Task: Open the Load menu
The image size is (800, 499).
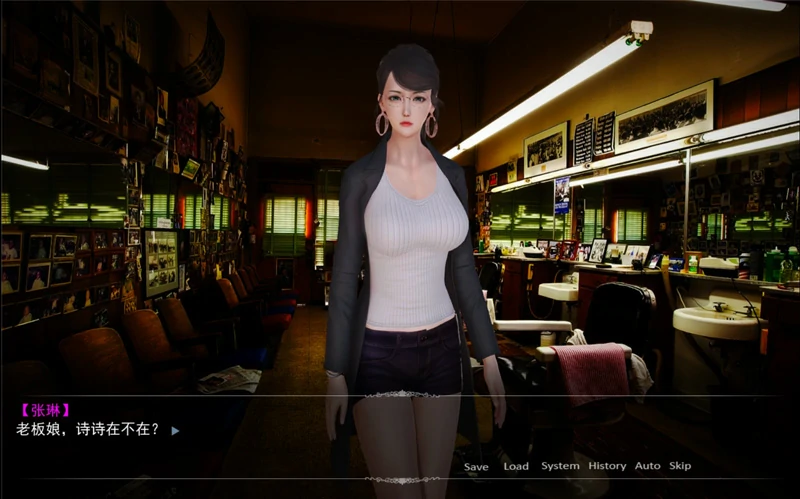Action: coord(516,466)
